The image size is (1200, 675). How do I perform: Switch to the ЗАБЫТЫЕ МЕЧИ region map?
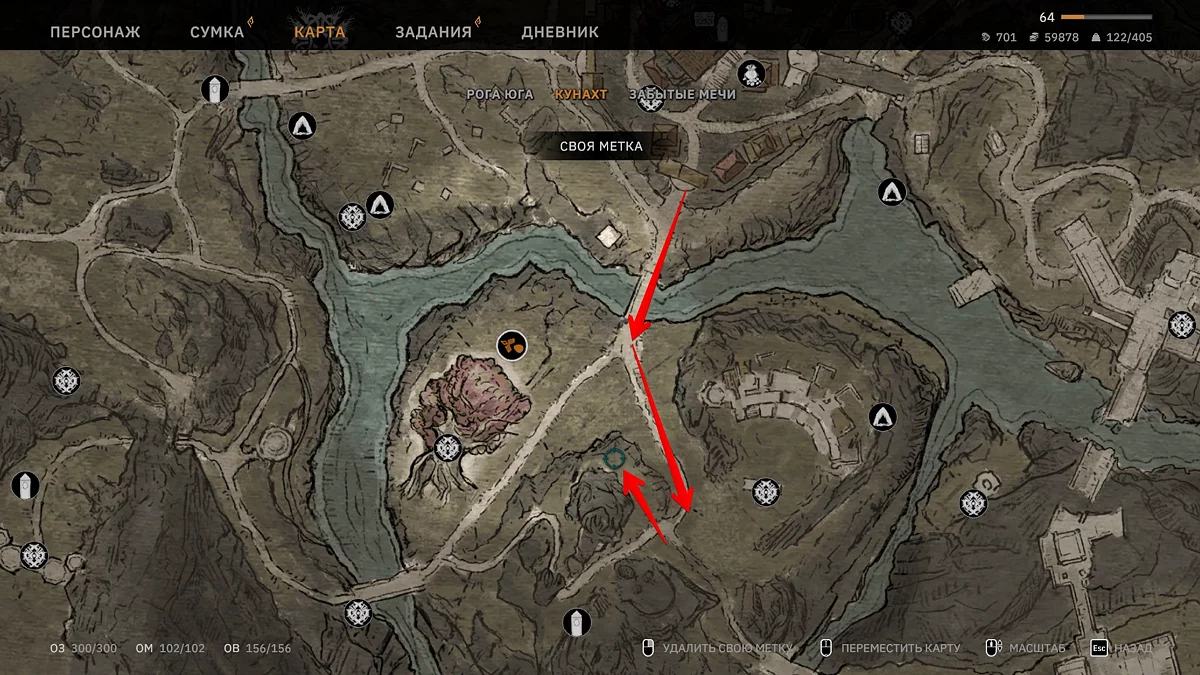pos(682,94)
